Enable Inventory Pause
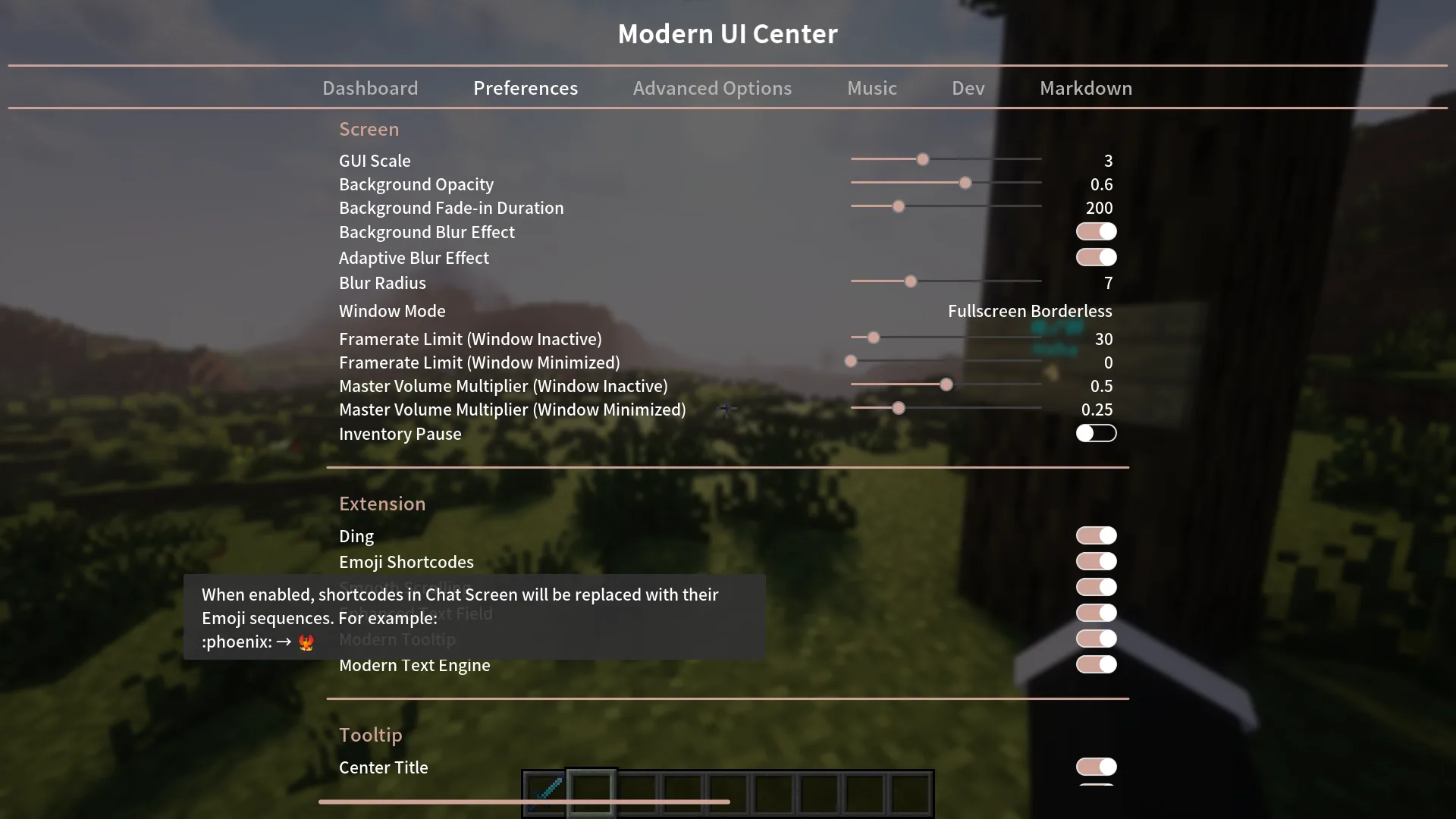 [1096, 433]
